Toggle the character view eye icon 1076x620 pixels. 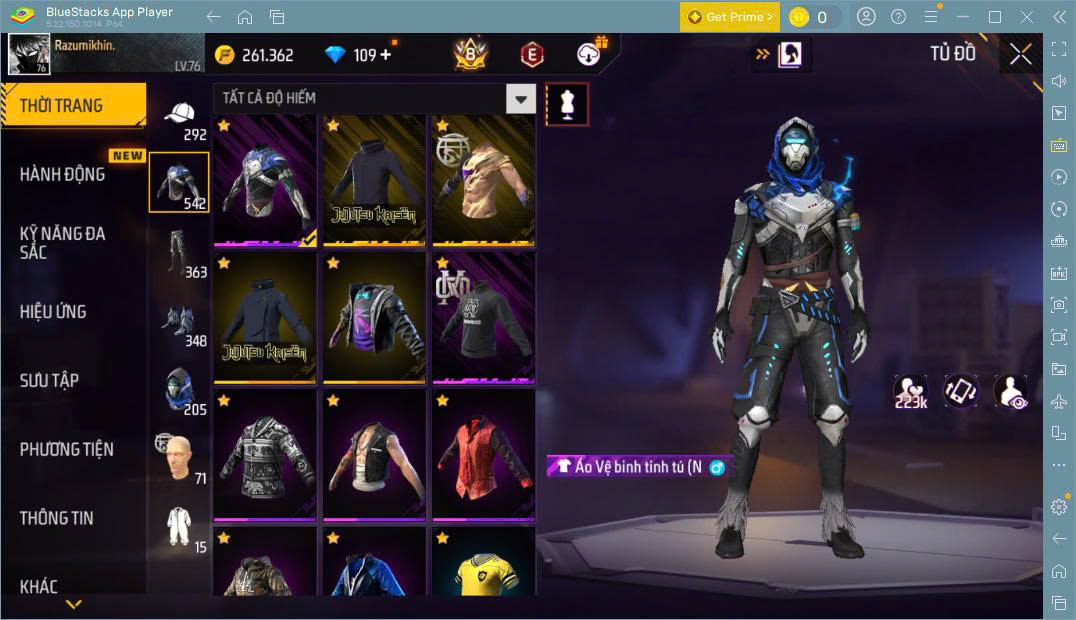[x=1010, y=391]
